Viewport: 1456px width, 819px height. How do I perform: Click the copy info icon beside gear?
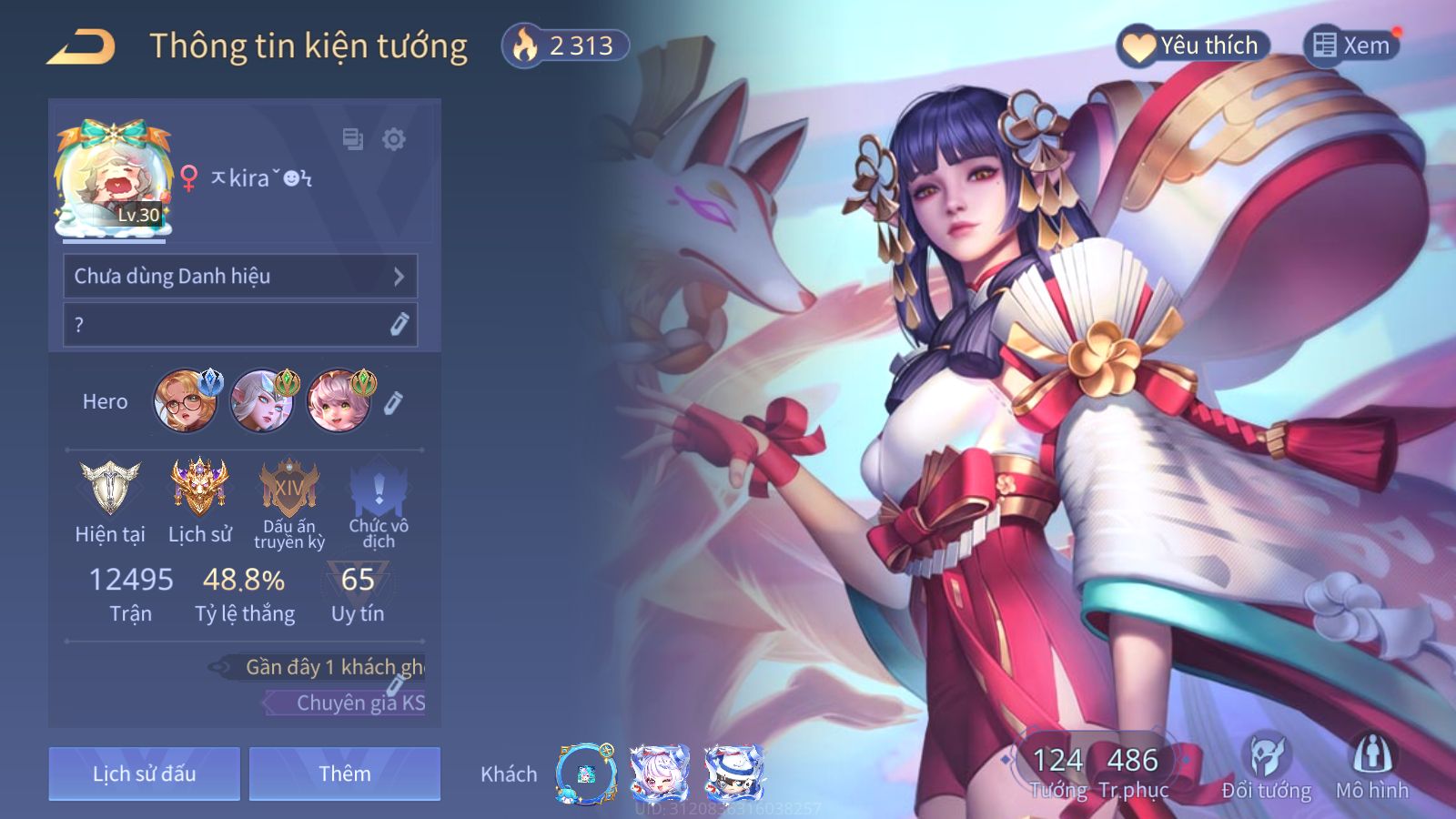pos(352,139)
